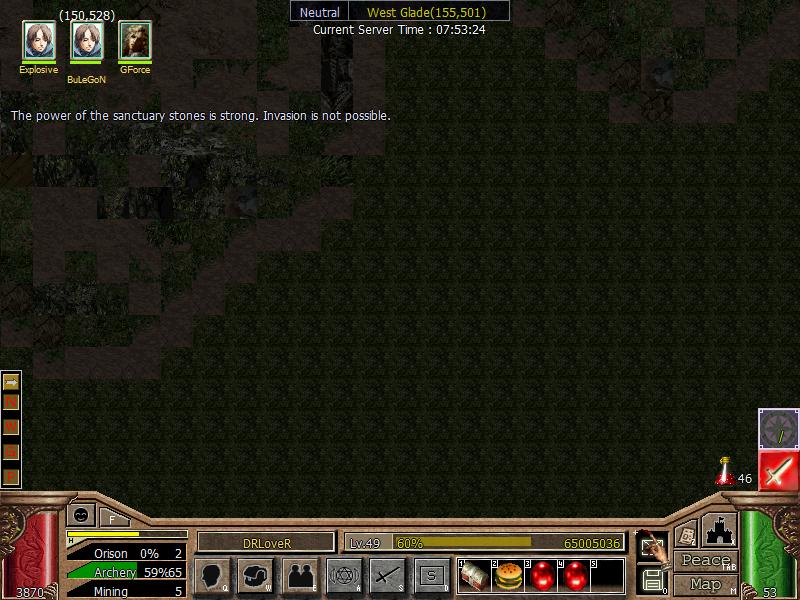Select party member BuLeGoN's portrait
The image size is (800, 600).
point(87,41)
